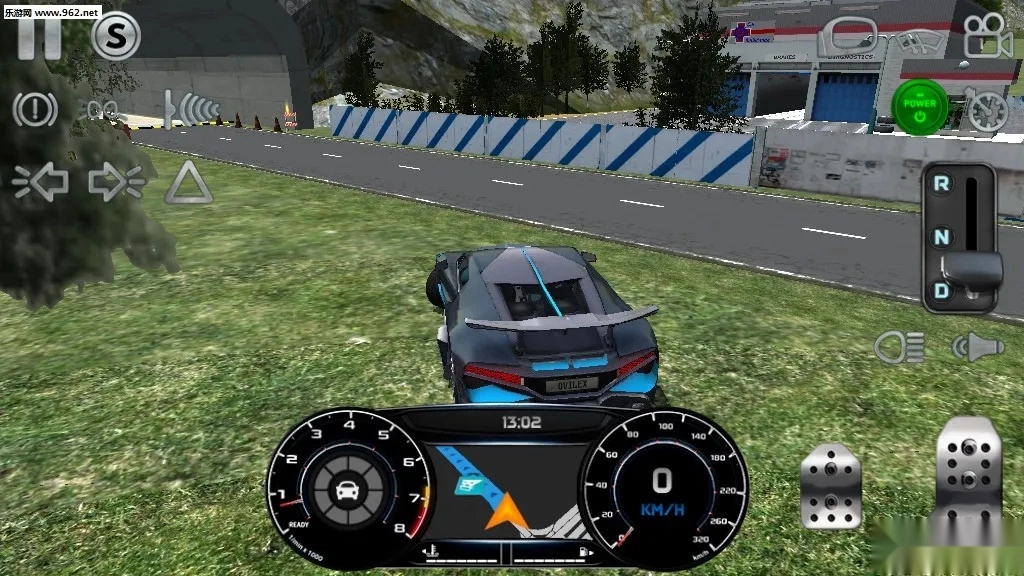Tap the brake pedal
The image size is (1024, 576).
tap(830, 487)
